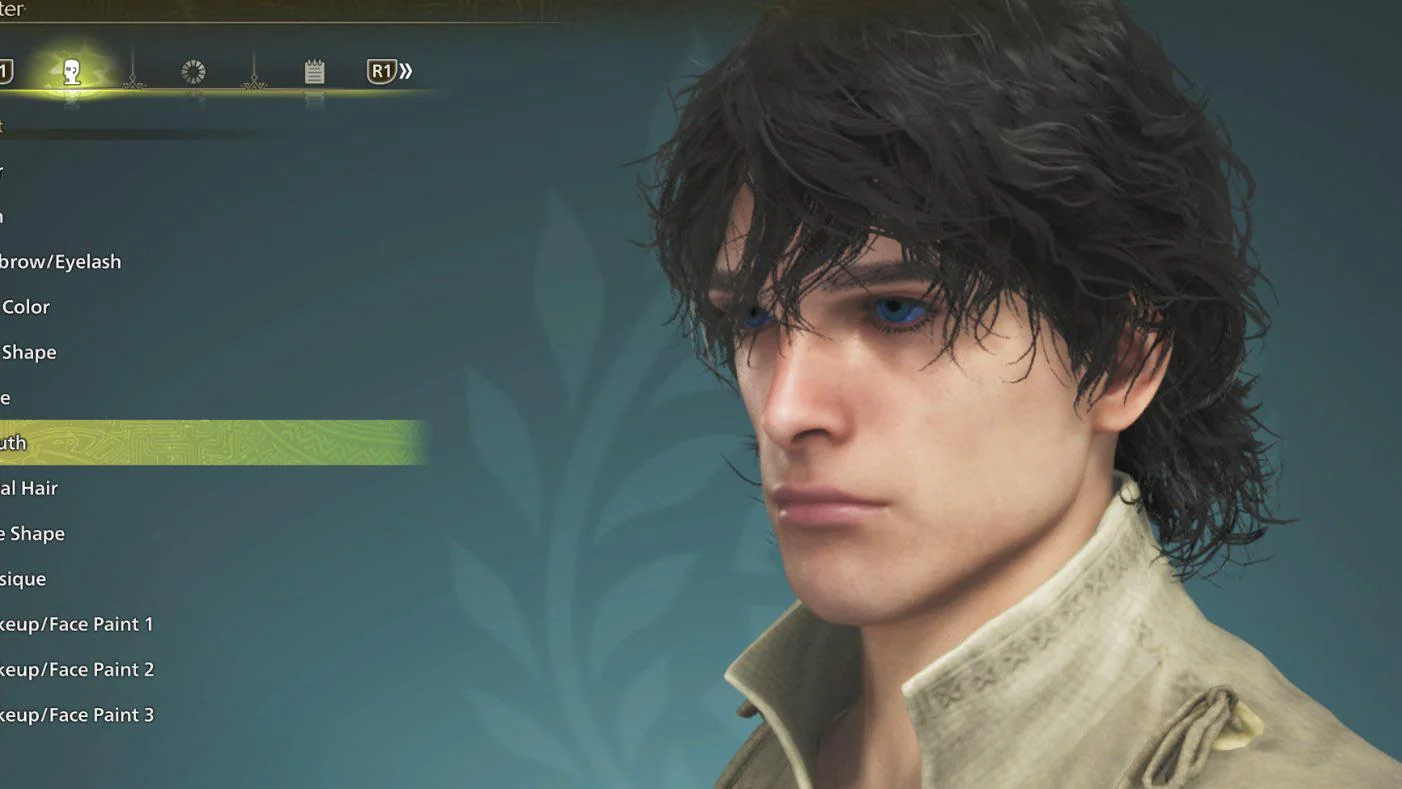Switch to the circular gear icon tab

[x=193, y=72]
